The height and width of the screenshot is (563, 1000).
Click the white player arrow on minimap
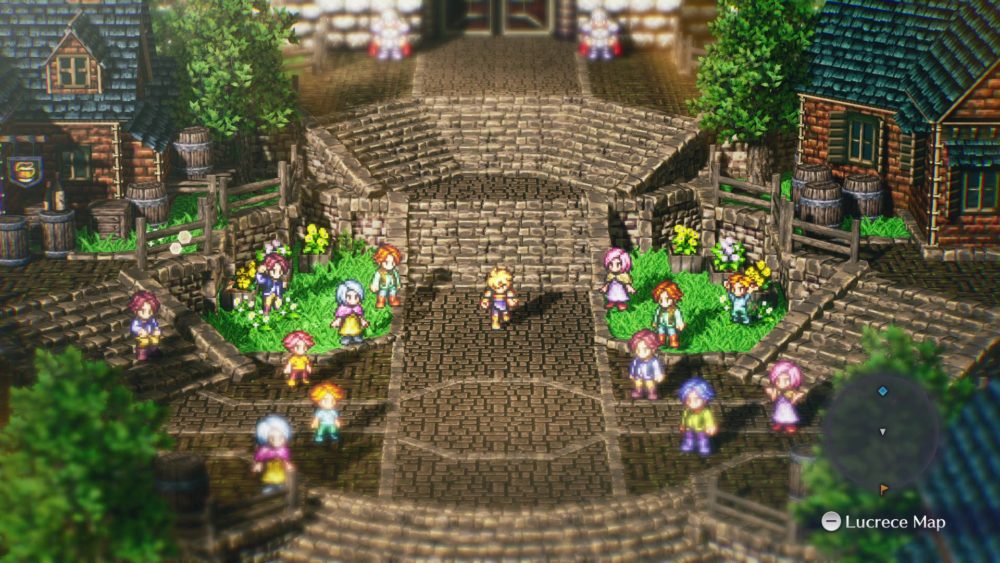tap(881, 432)
